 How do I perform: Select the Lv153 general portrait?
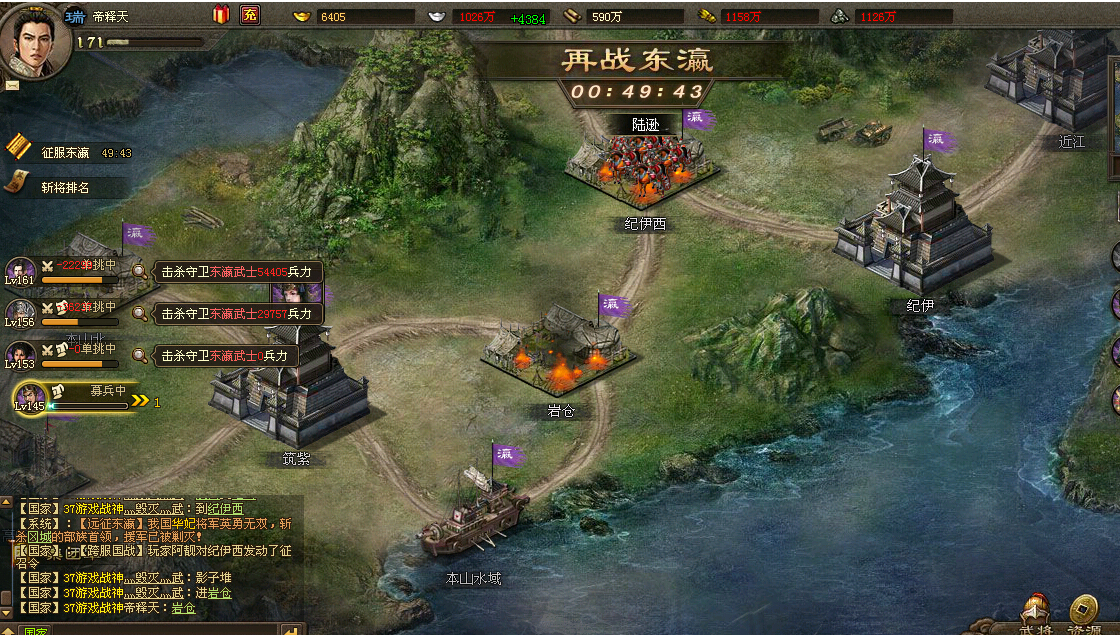click(21, 354)
